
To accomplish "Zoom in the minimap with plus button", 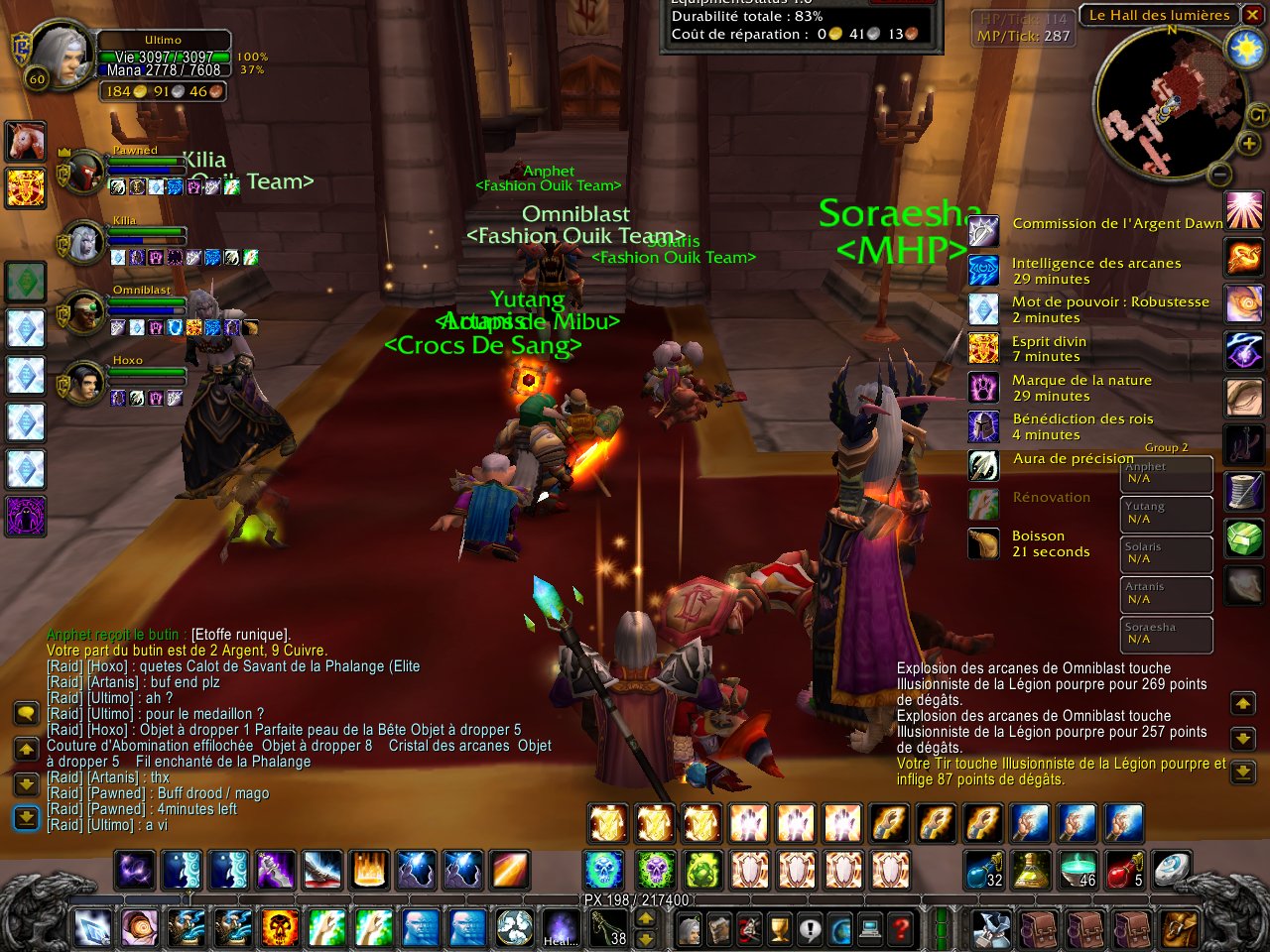I will (1248, 145).
